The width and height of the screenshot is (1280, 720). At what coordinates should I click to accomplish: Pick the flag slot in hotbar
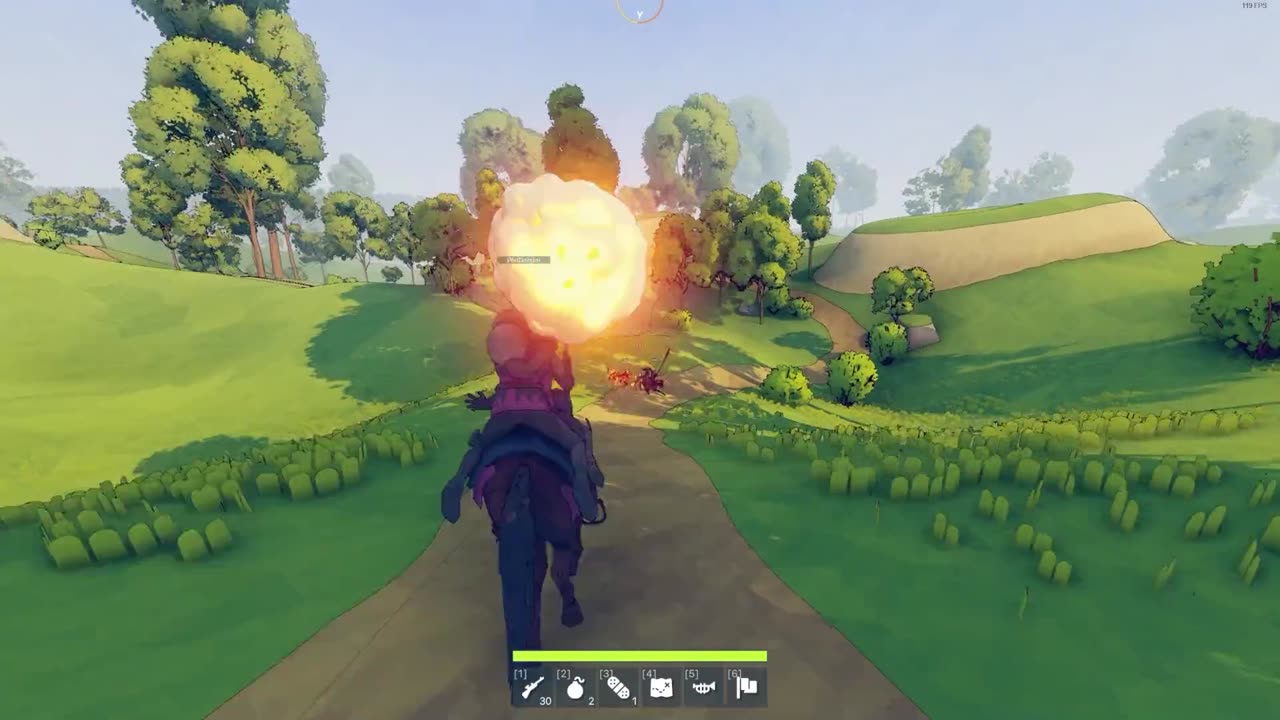[746, 687]
